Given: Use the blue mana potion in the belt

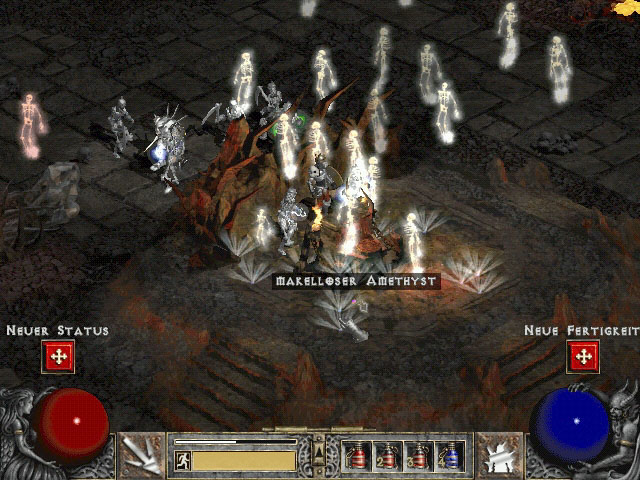Looking at the screenshot, I should pyautogui.click(x=449, y=456).
